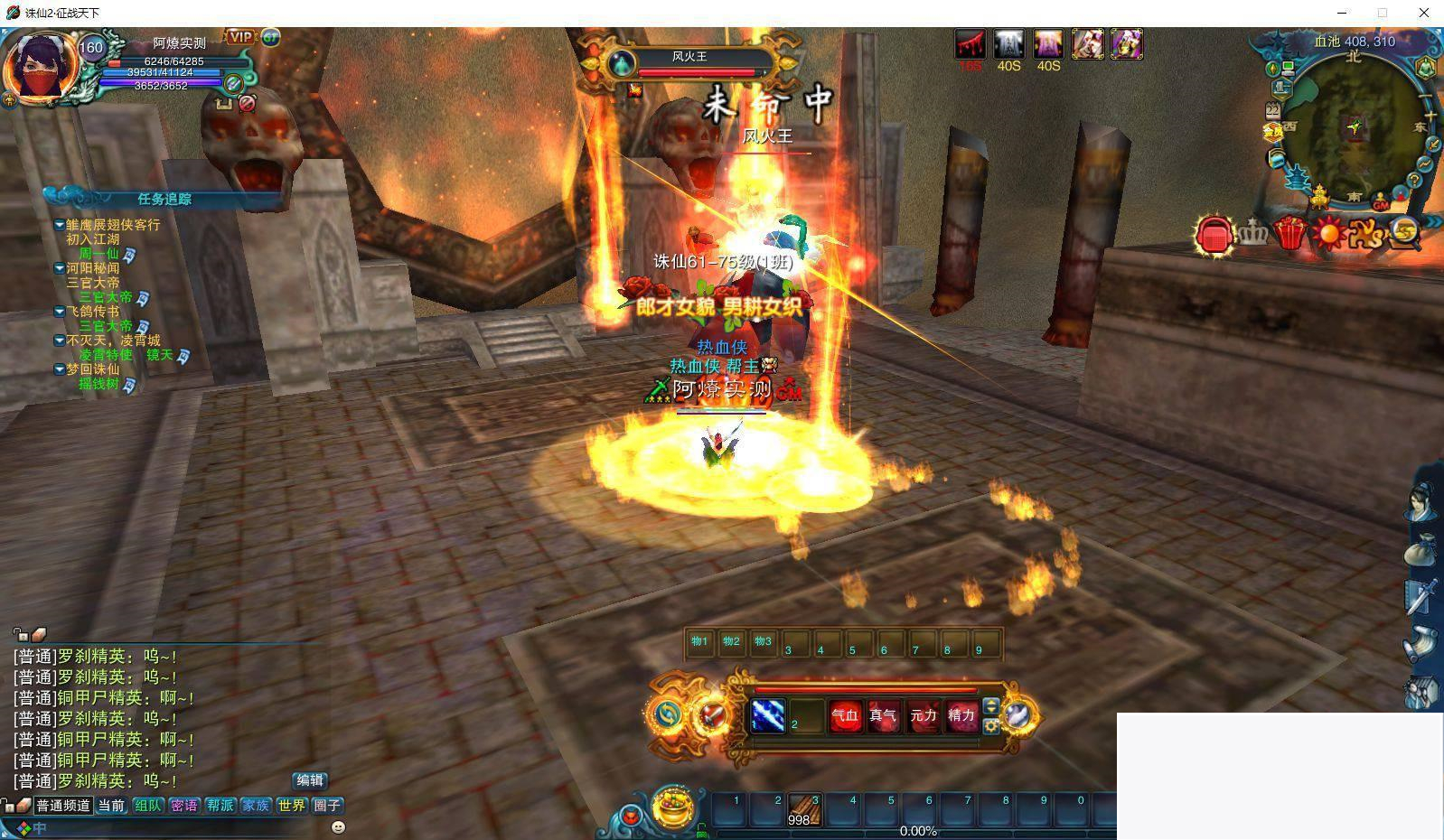
Task: Switch chat to the 组队 channel
Action: pos(147,805)
